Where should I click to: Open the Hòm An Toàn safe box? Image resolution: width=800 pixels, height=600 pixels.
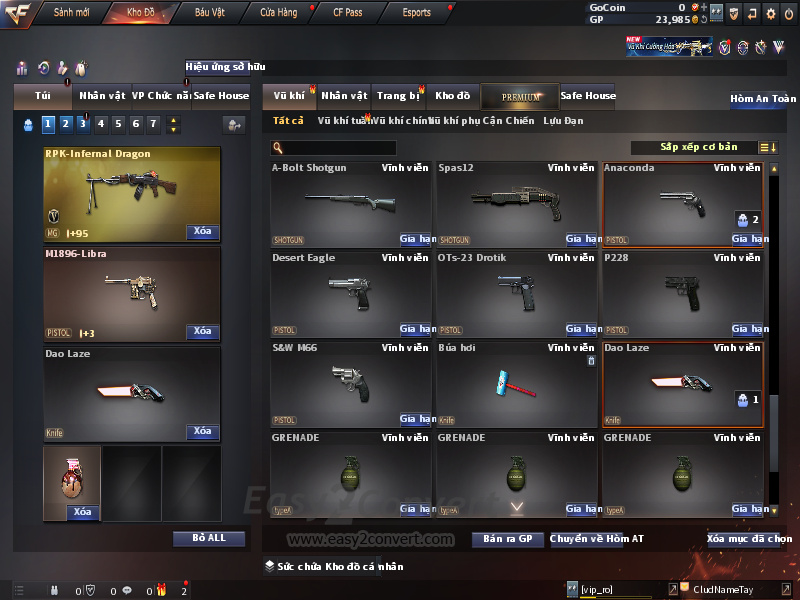tap(763, 99)
